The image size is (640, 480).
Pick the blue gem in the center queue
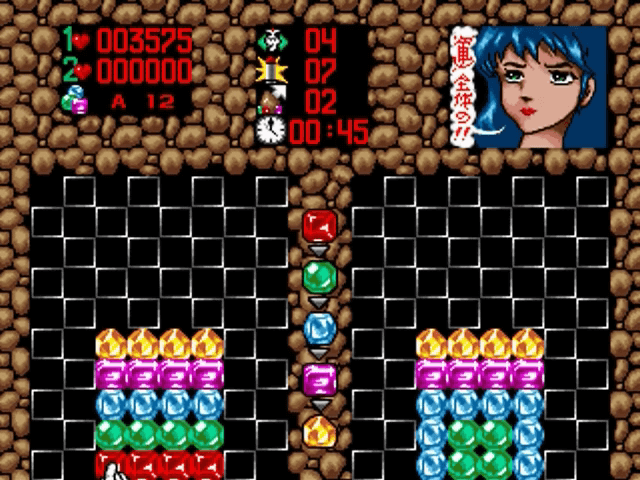pyautogui.click(x=319, y=327)
